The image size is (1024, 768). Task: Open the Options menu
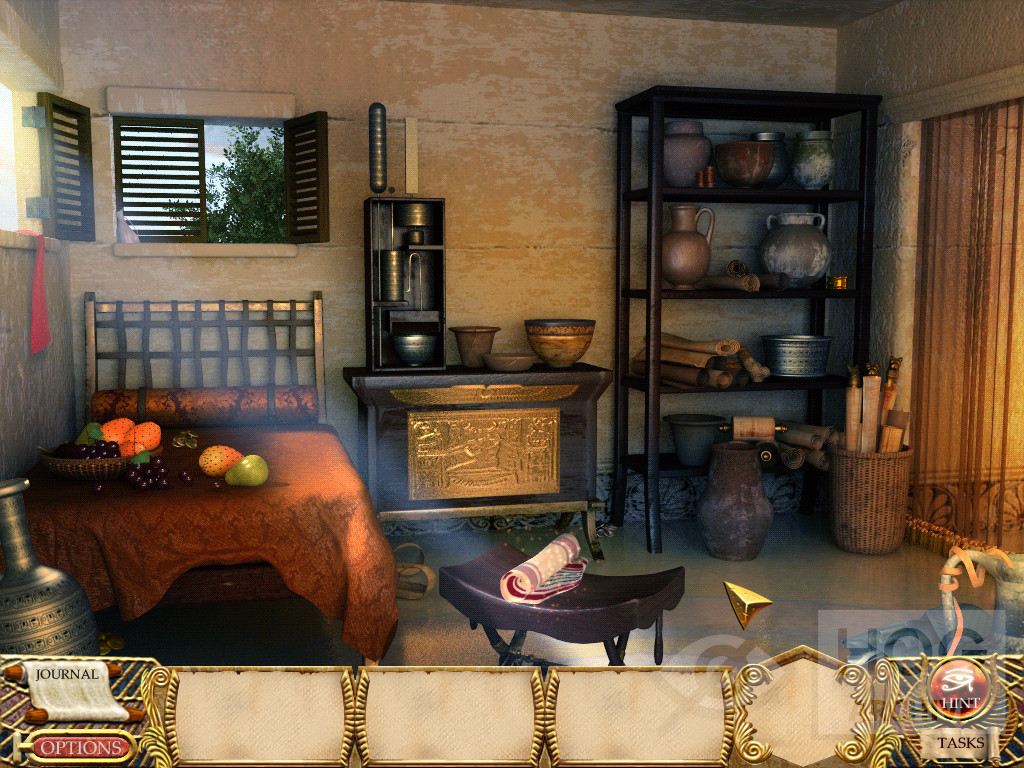83,747
